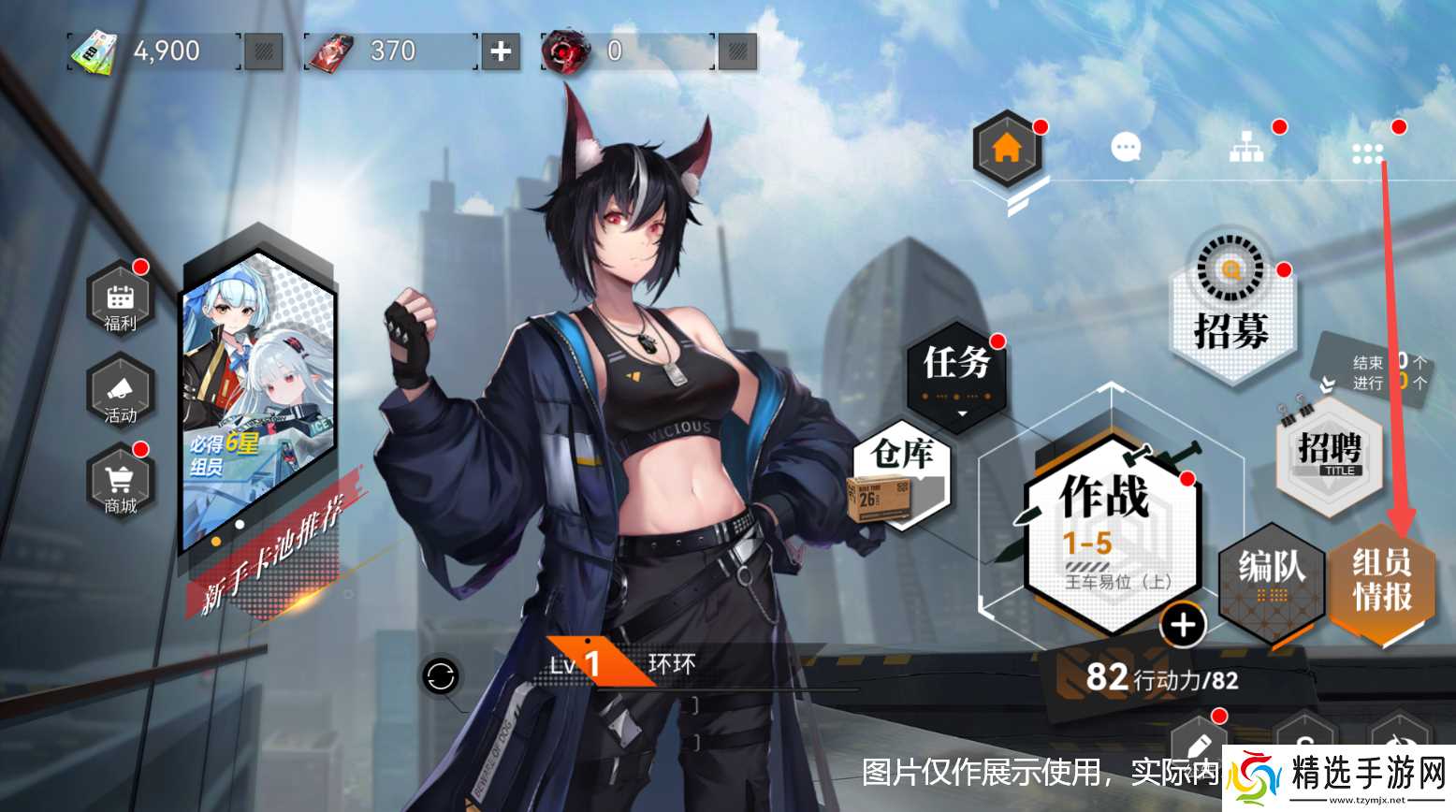
Task: Click the circular character-switch icon beside Lv 1
Action: [440, 677]
